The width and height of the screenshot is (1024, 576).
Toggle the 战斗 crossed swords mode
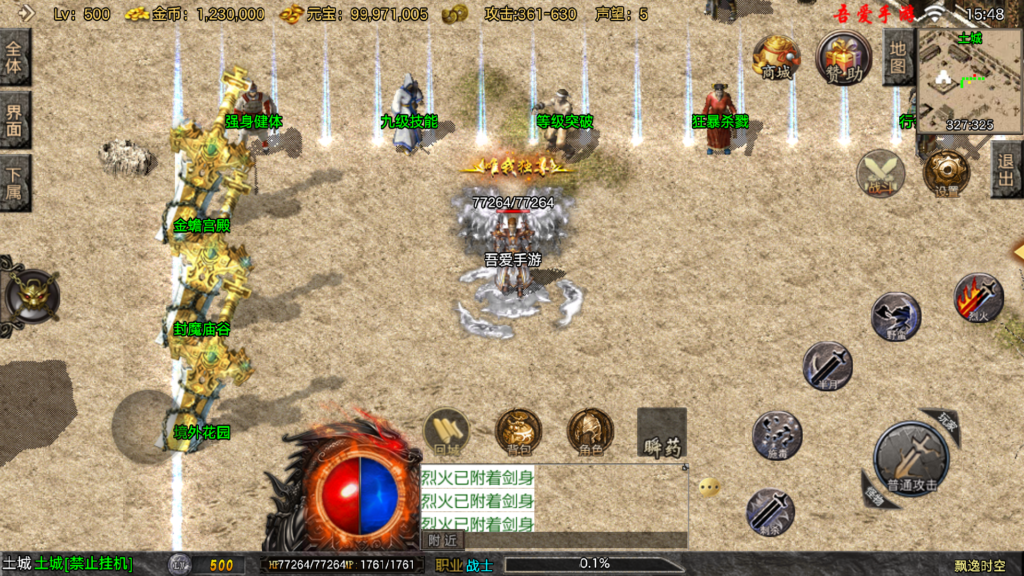coord(880,172)
